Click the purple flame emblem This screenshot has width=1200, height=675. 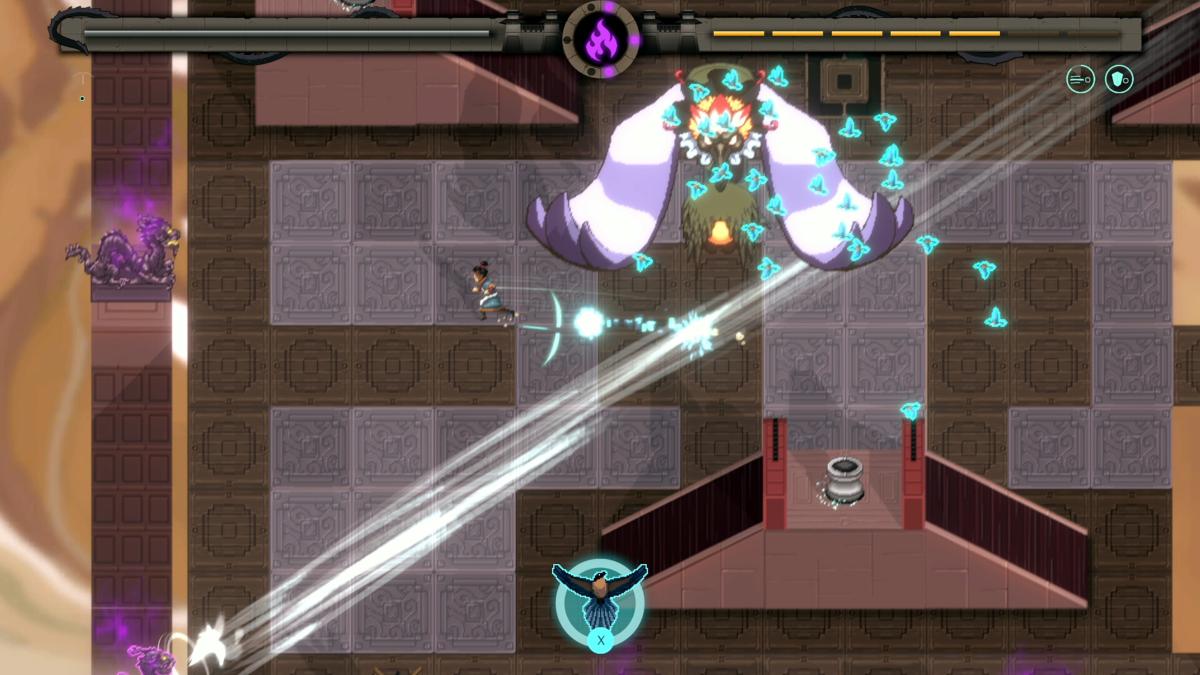click(x=601, y=40)
